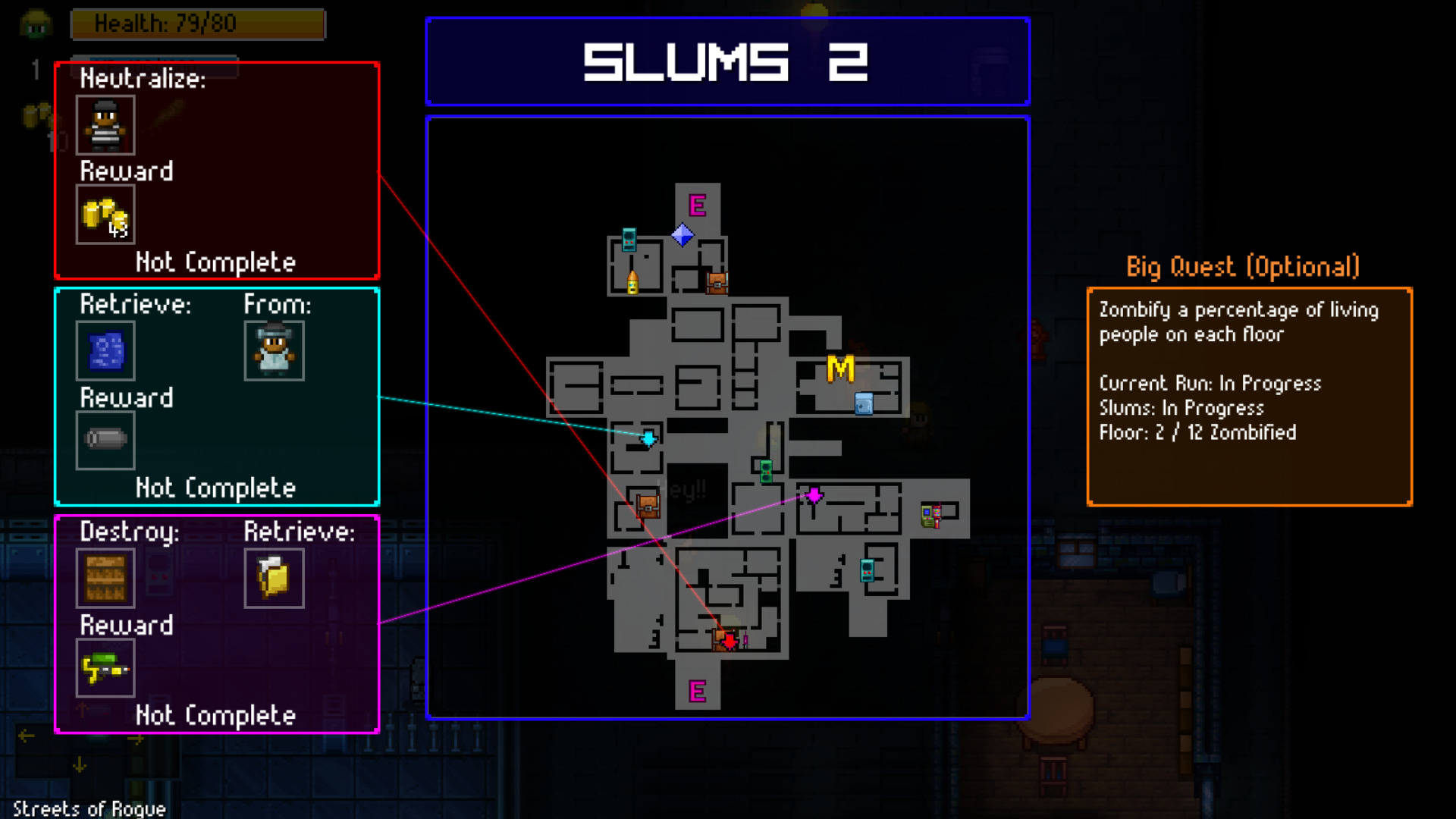Click the water pistol reward icon
The height and width of the screenshot is (819, 1456).
[x=105, y=670]
